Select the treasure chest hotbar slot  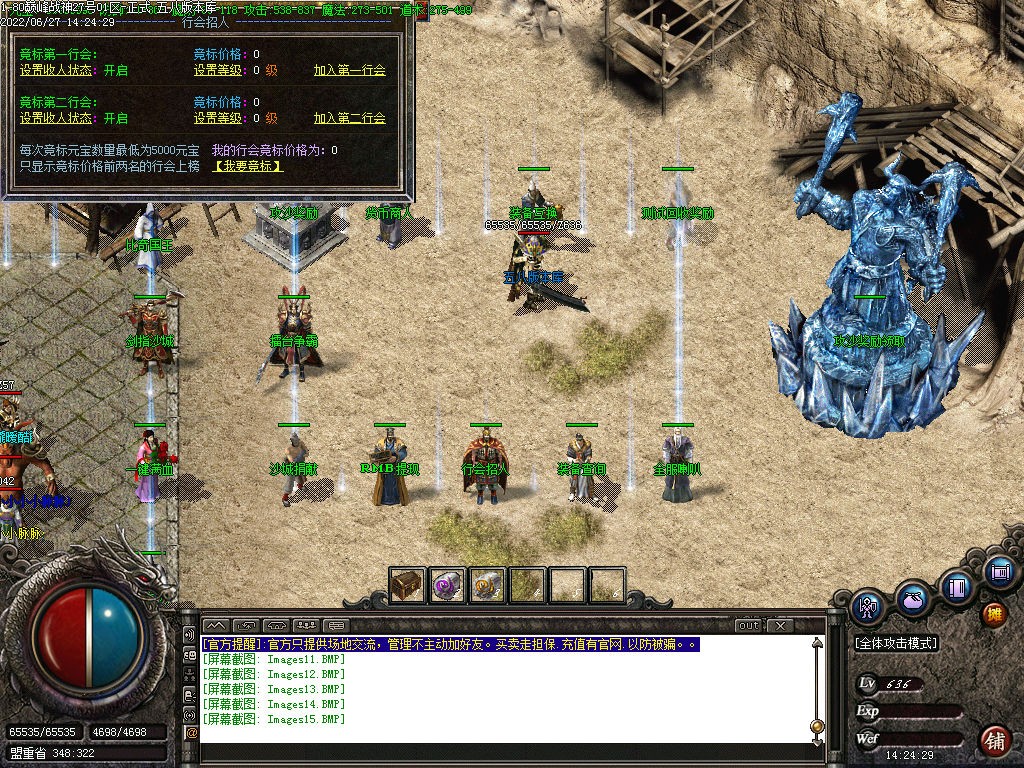407,585
